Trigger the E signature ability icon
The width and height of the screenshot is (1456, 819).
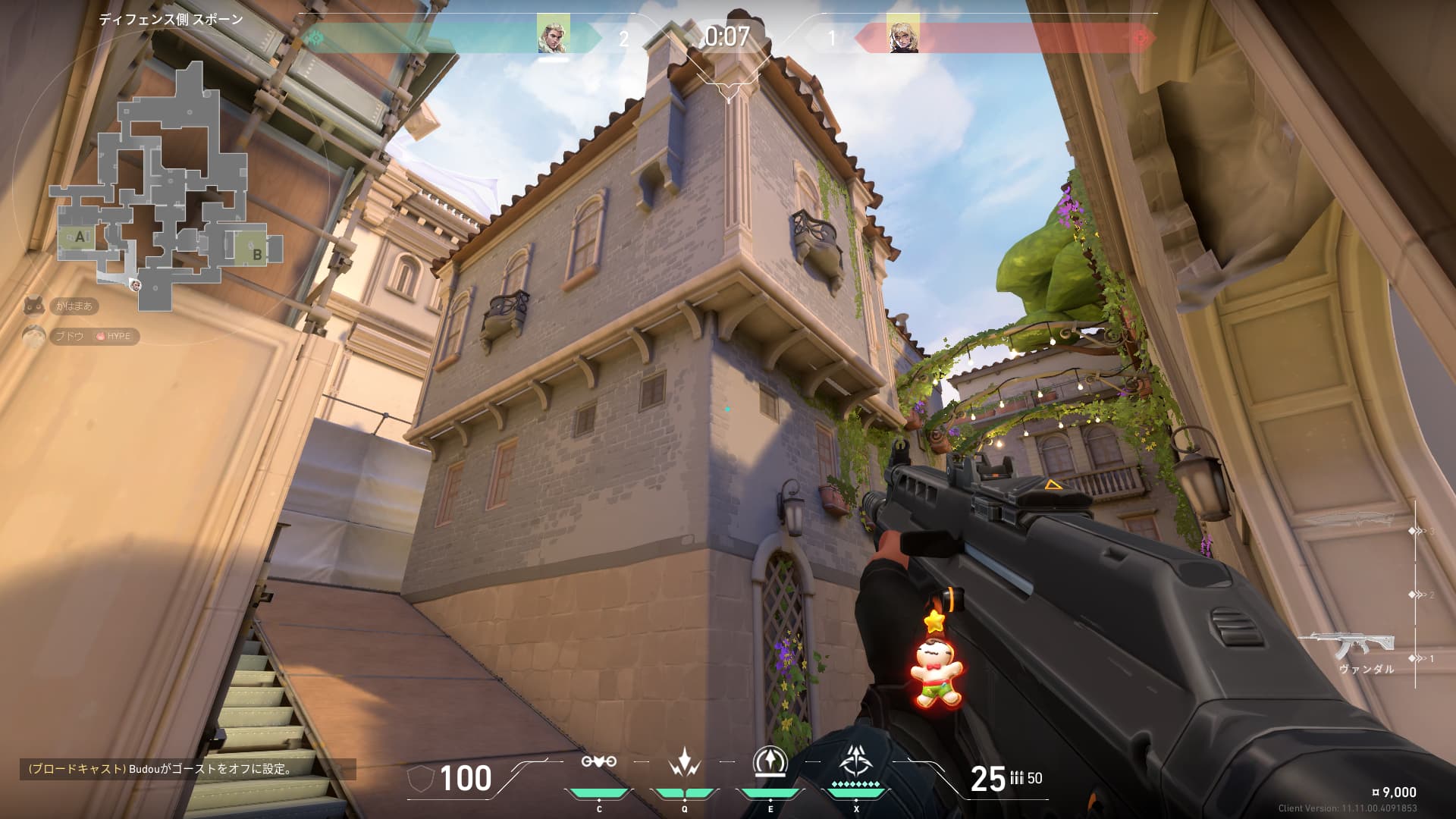point(770,761)
